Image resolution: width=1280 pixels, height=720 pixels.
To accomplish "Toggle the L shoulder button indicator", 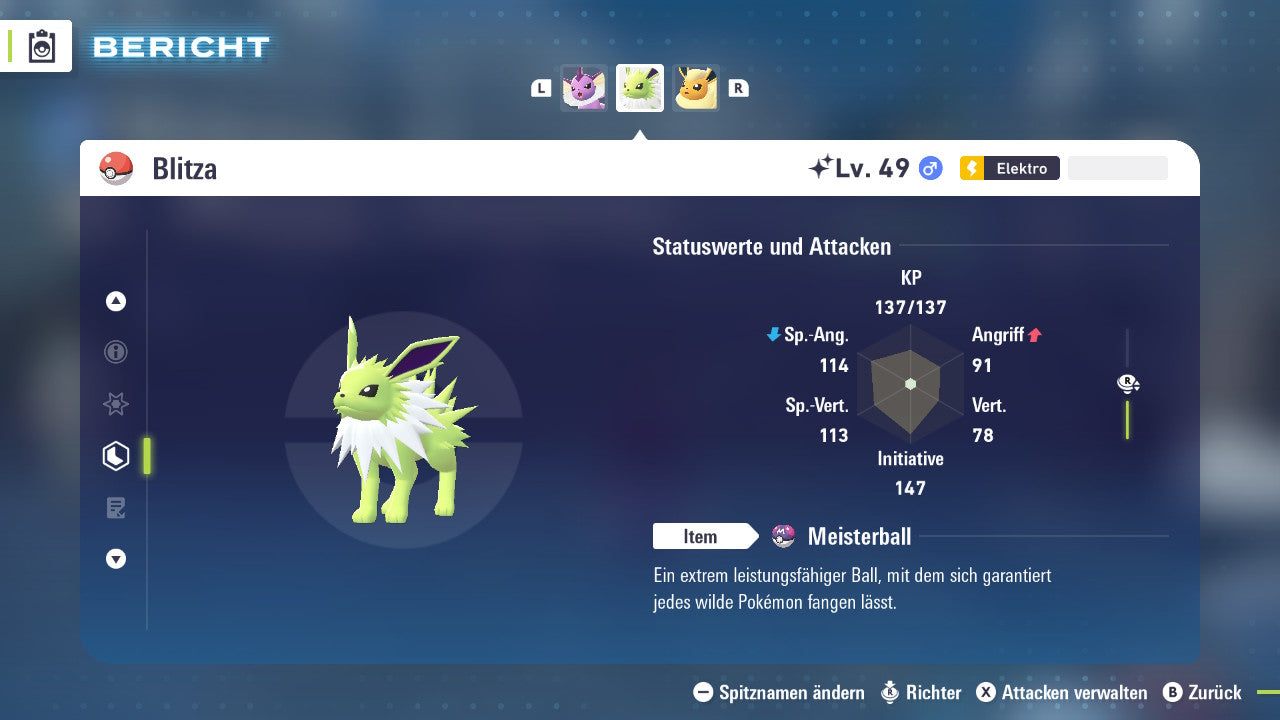I will pyautogui.click(x=540, y=87).
